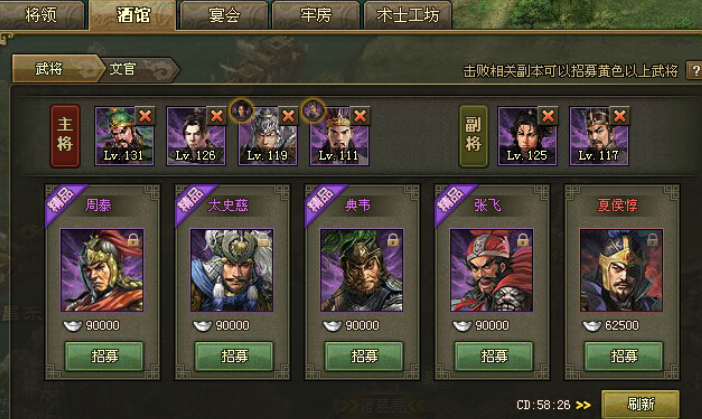The image size is (702, 419).
Task: Open the 宴会 tab
Action: tap(223, 16)
